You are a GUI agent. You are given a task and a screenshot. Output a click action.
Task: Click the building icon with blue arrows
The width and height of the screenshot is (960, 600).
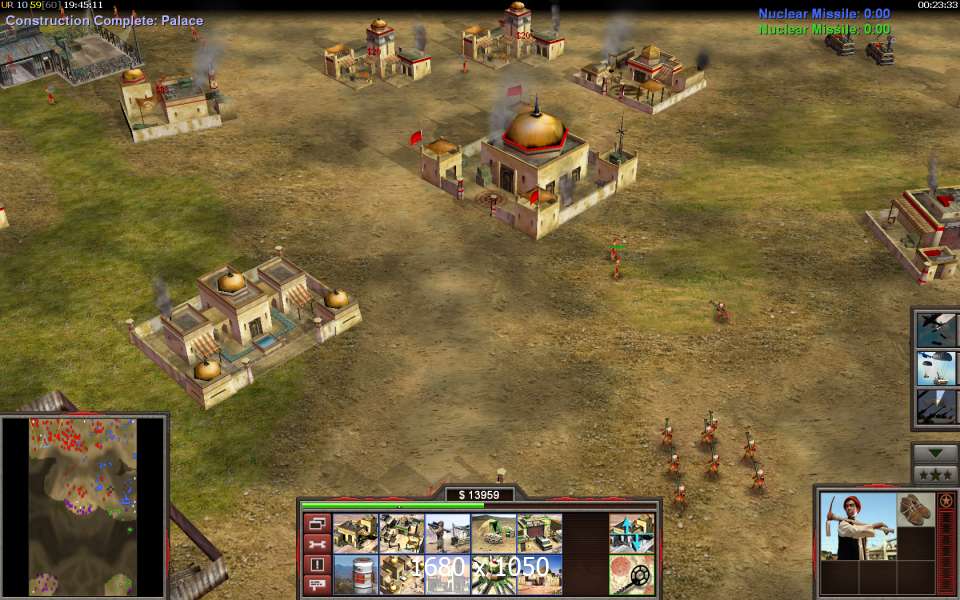click(632, 534)
